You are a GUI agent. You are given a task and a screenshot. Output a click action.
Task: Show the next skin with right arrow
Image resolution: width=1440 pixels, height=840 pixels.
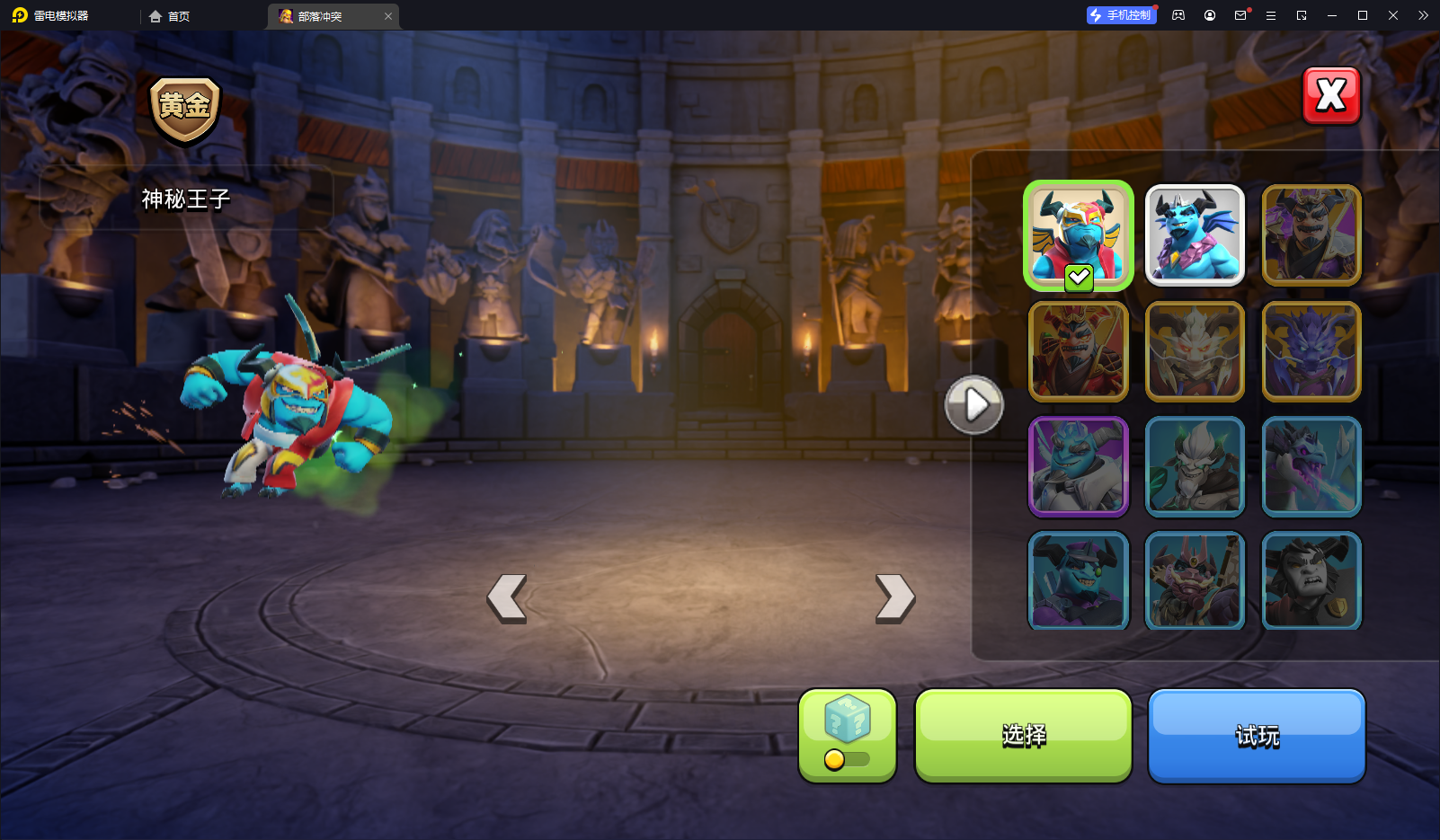click(x=895, y=598)
